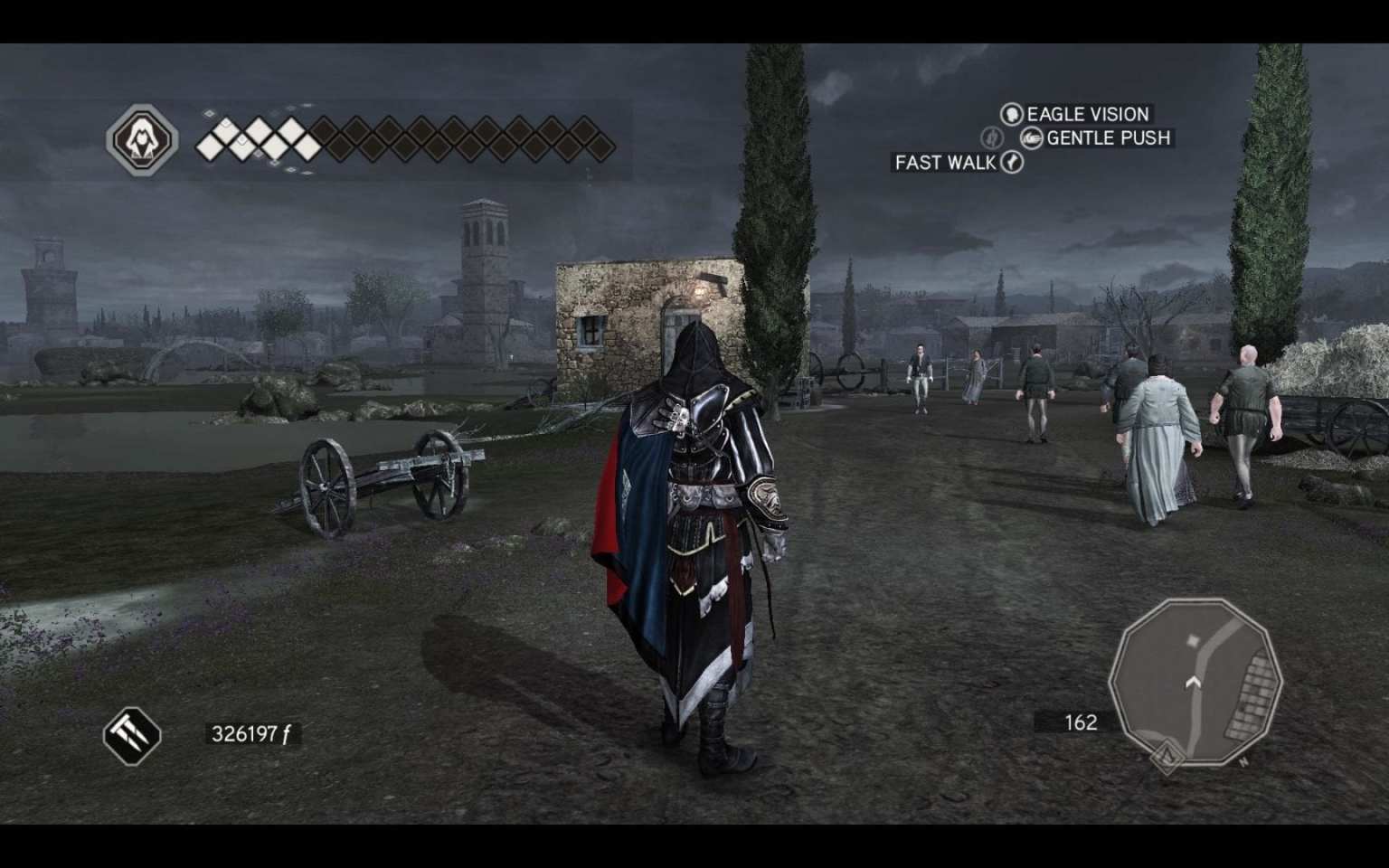Click the FAST WALK label text
The image size is (1389, 868).
pos(943,164)
